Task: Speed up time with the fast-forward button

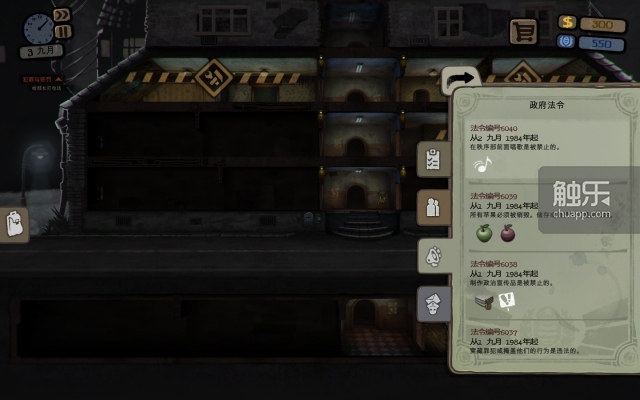Action: tap(63, 16)
